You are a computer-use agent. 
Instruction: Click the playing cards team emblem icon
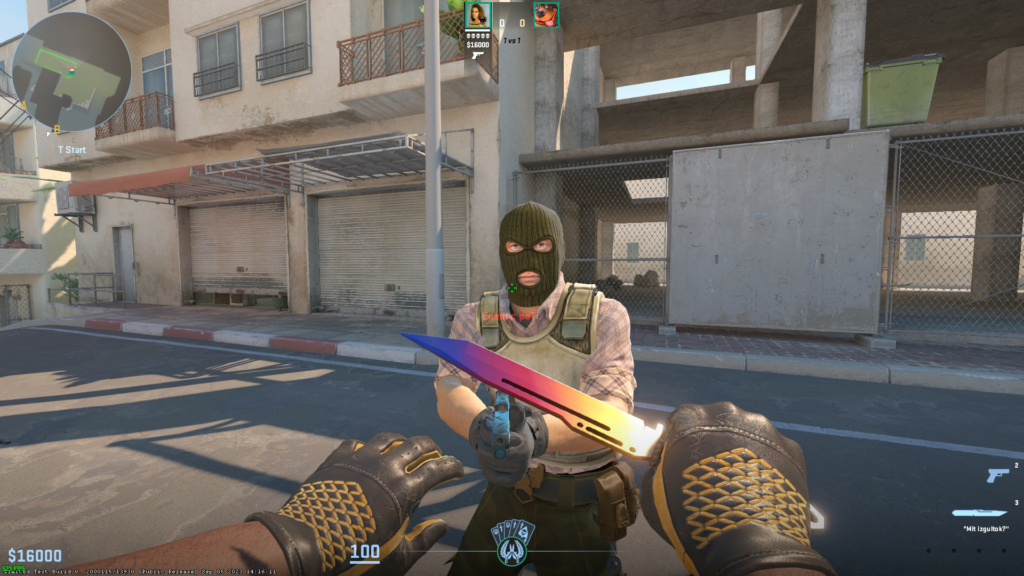[512, 540]
